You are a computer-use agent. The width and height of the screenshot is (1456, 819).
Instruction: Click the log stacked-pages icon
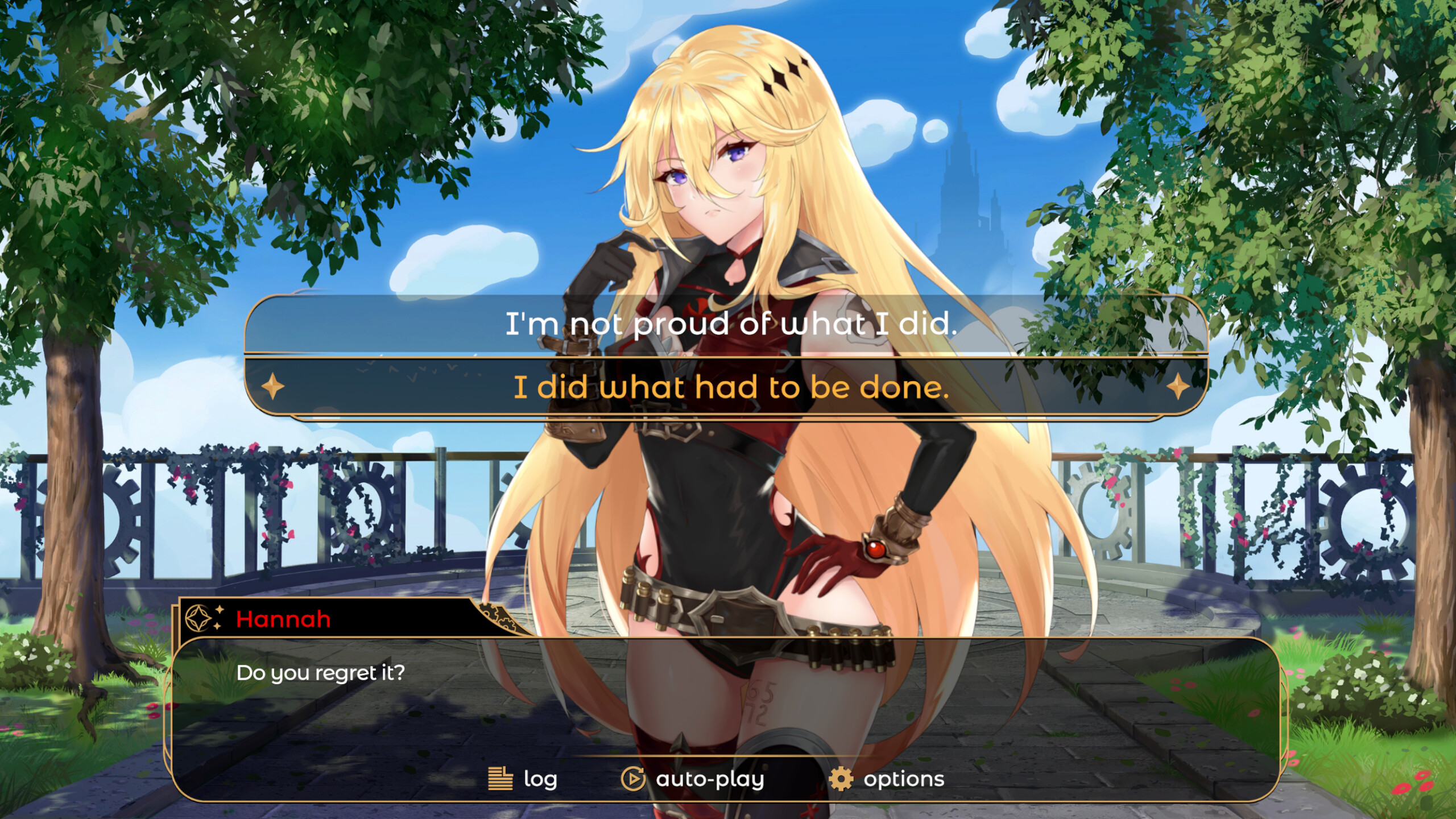point(499,779)
